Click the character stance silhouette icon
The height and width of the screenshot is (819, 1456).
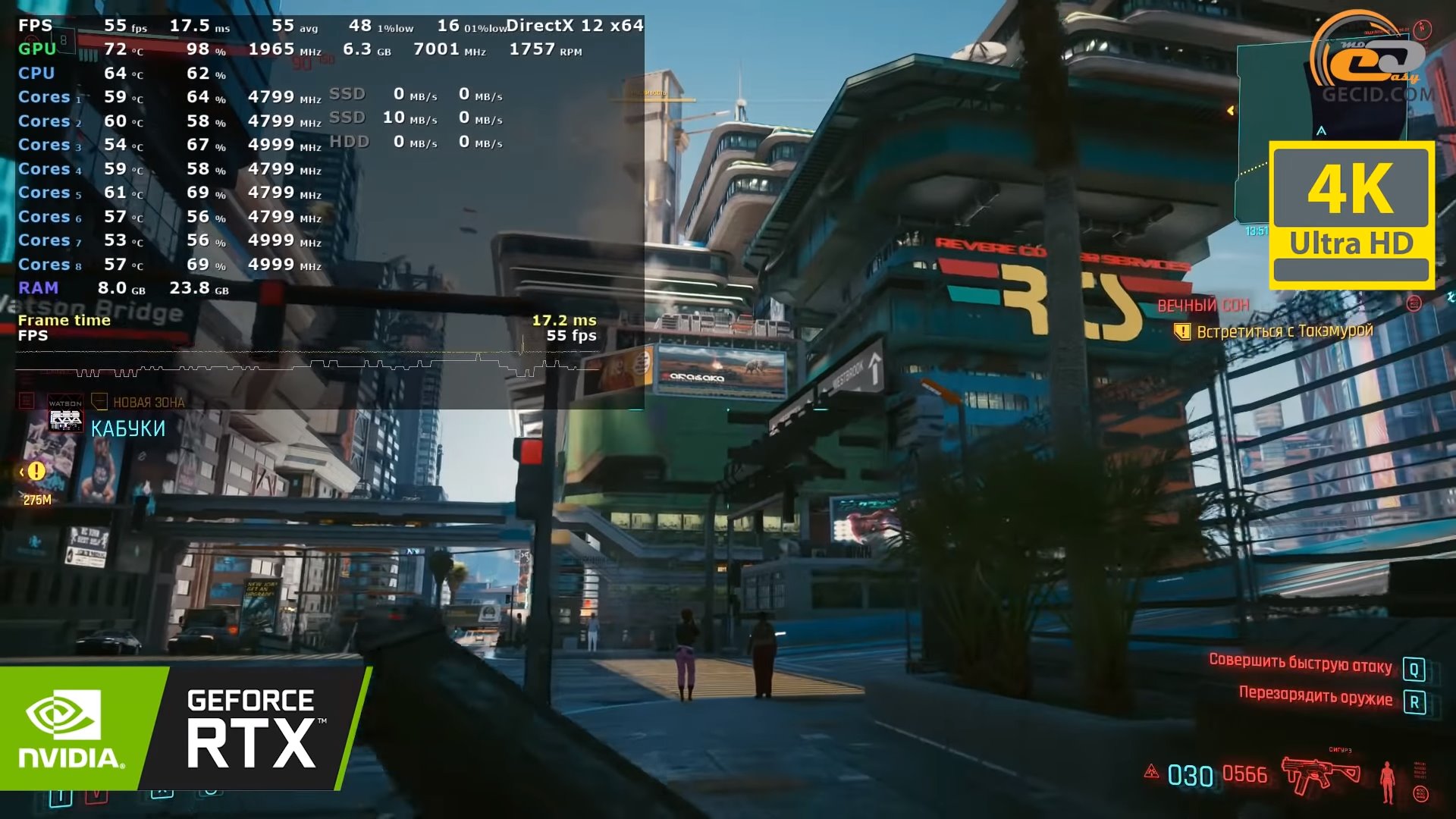click(x=1387, y=781)
